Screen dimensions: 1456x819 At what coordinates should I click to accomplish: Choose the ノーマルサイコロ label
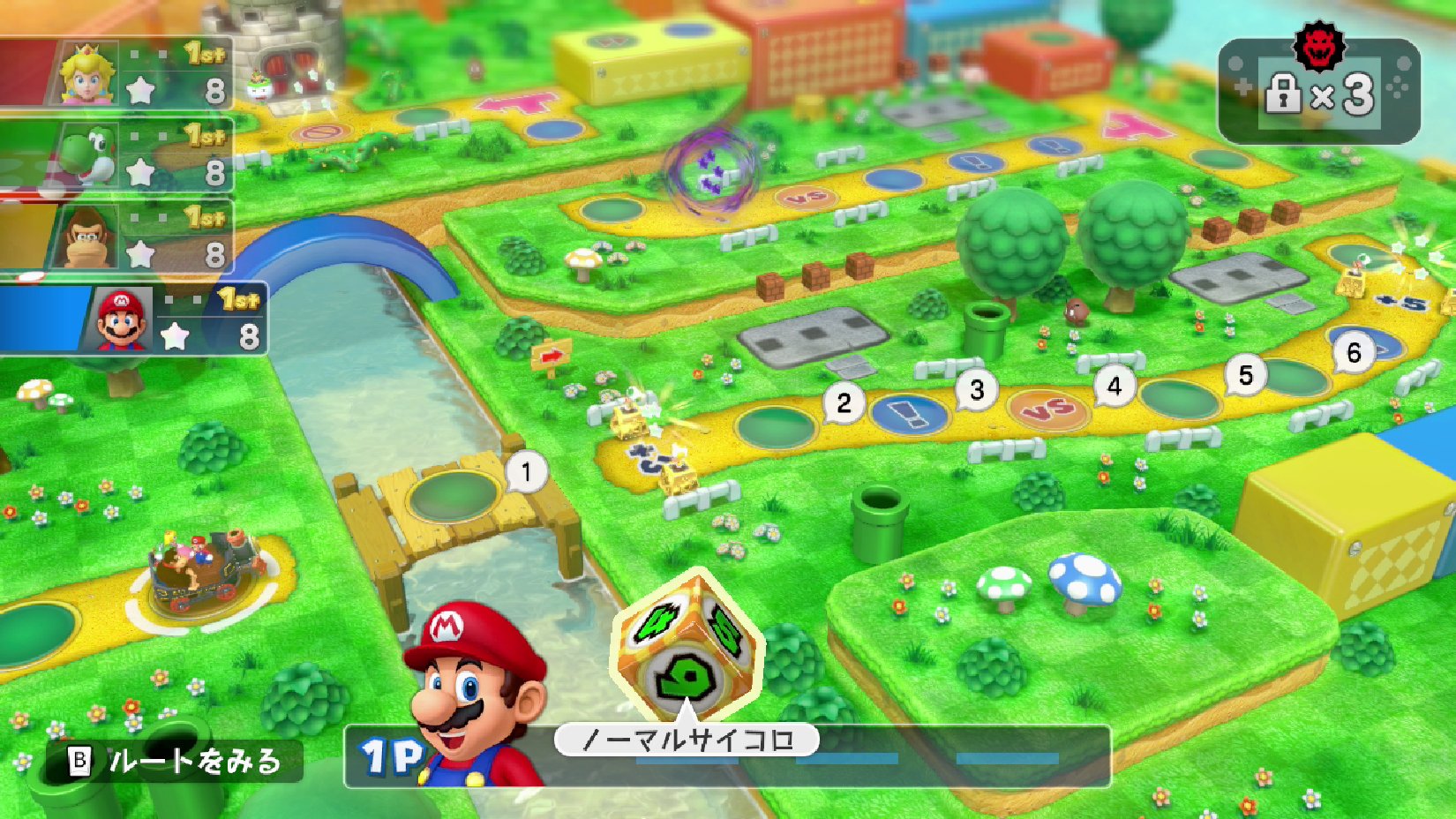pos(687,740)
